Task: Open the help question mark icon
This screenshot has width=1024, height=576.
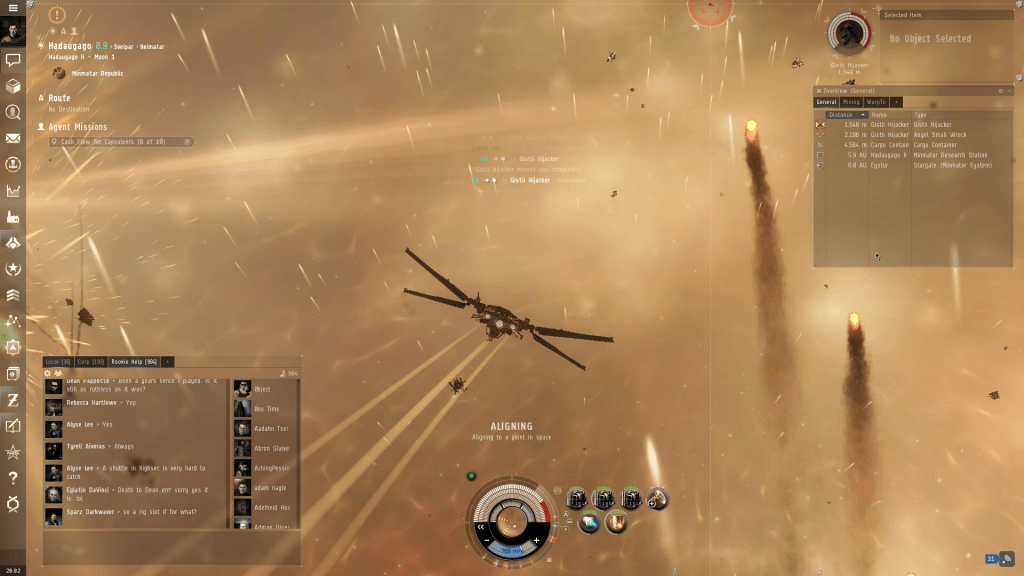Action: point(13,477)
